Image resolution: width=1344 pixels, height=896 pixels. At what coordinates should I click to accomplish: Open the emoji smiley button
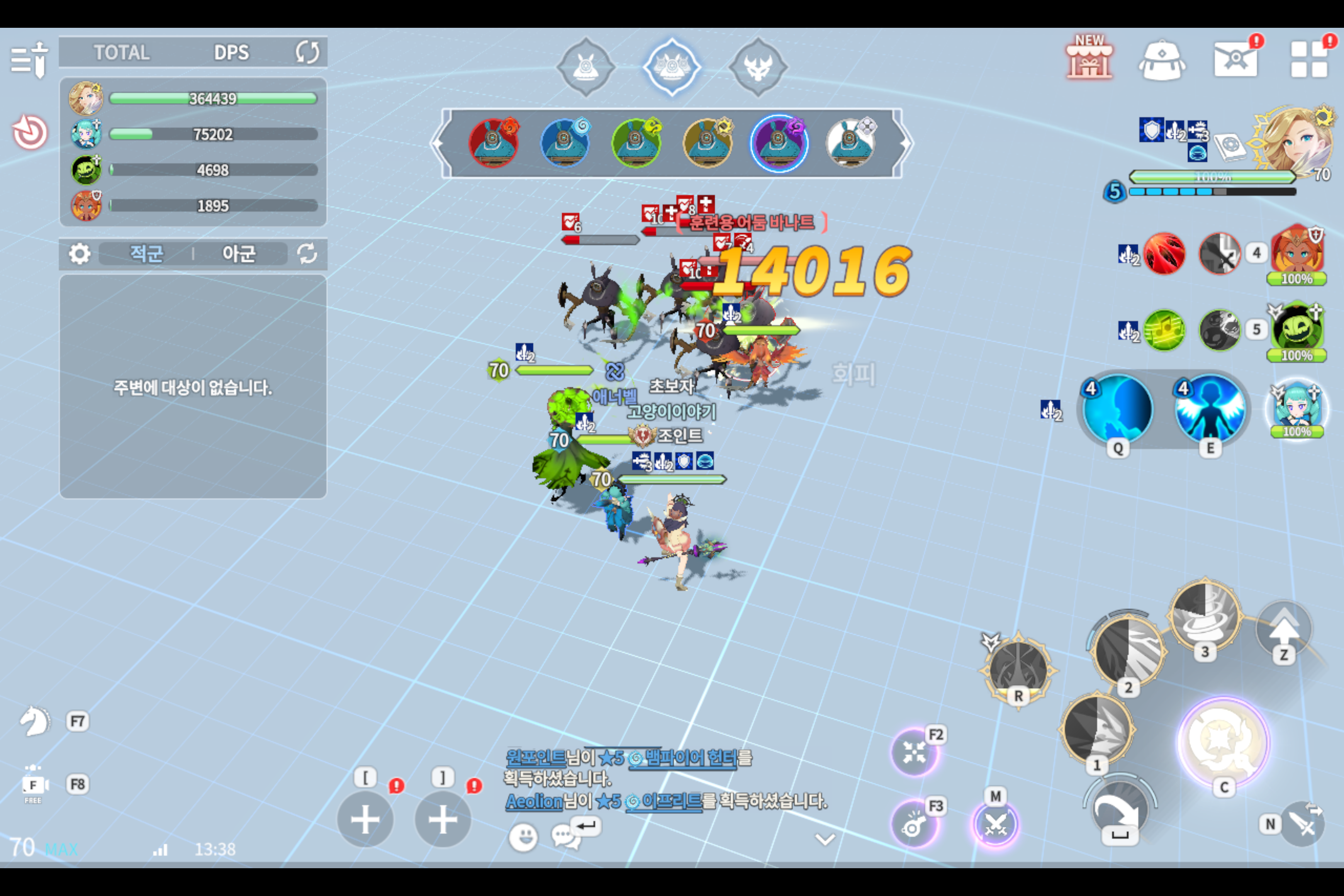523,837
